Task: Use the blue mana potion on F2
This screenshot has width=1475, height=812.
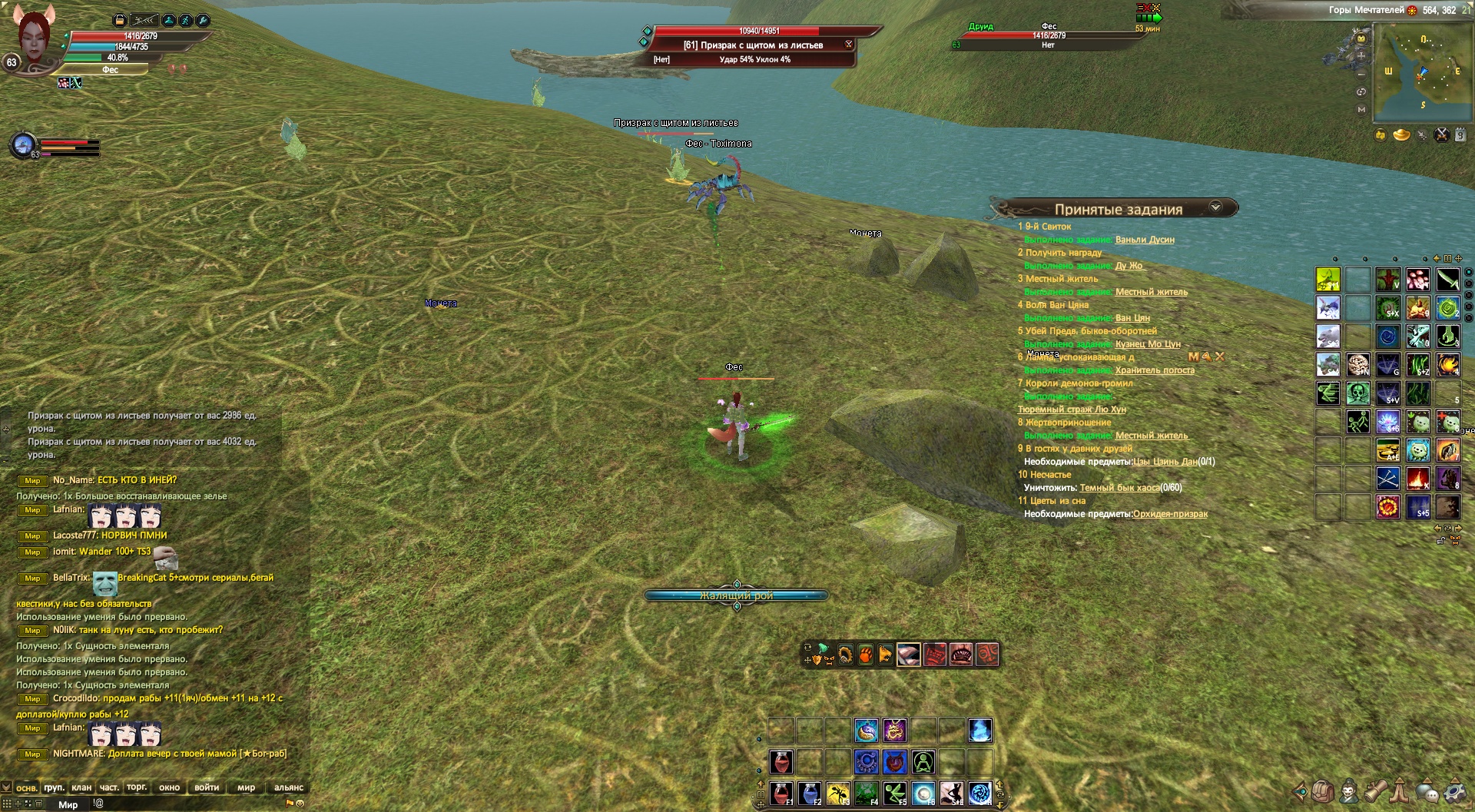Action: click(x=810, y=794)
